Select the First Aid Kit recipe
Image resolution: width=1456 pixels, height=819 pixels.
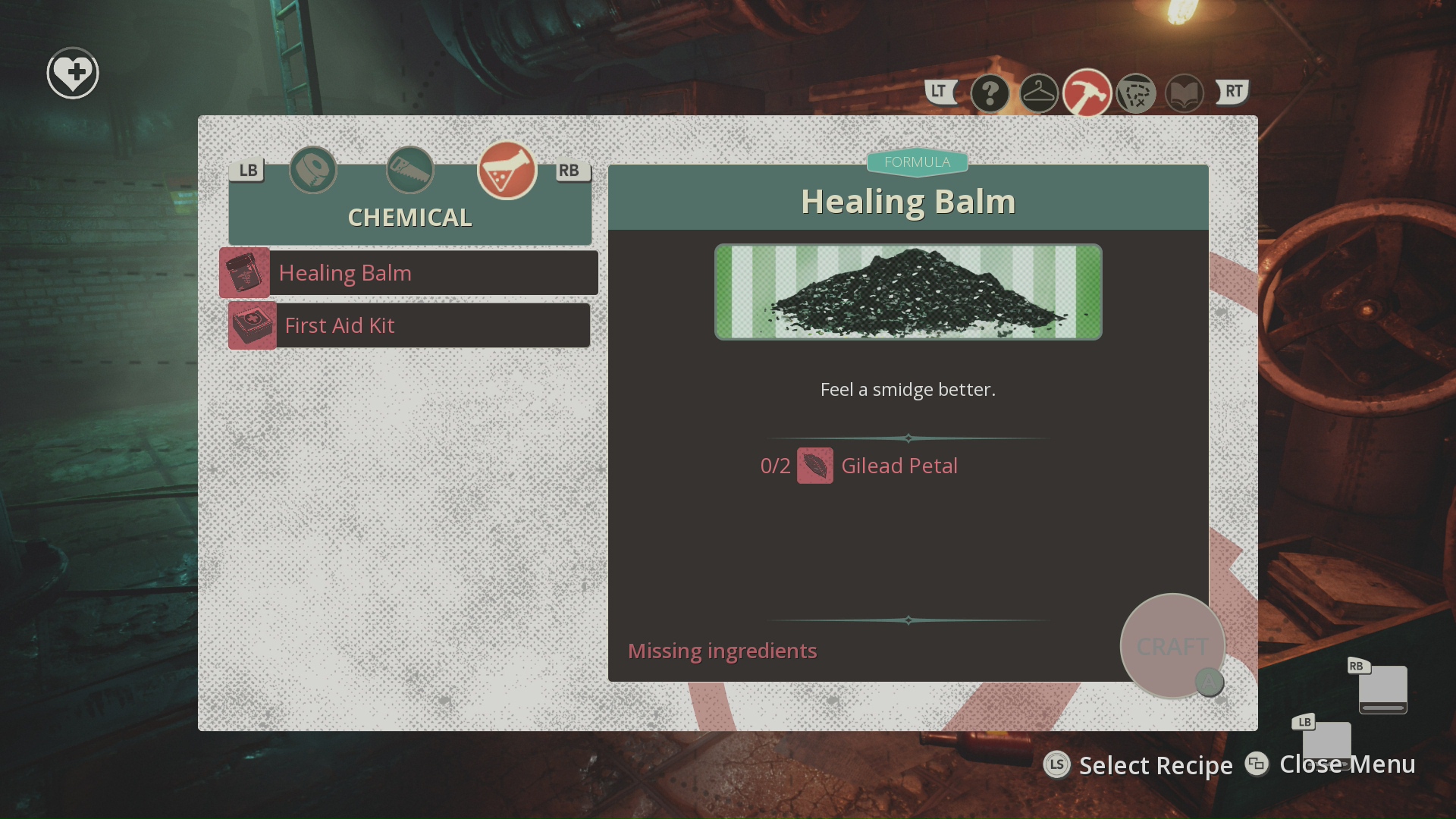tap(409, 326)
